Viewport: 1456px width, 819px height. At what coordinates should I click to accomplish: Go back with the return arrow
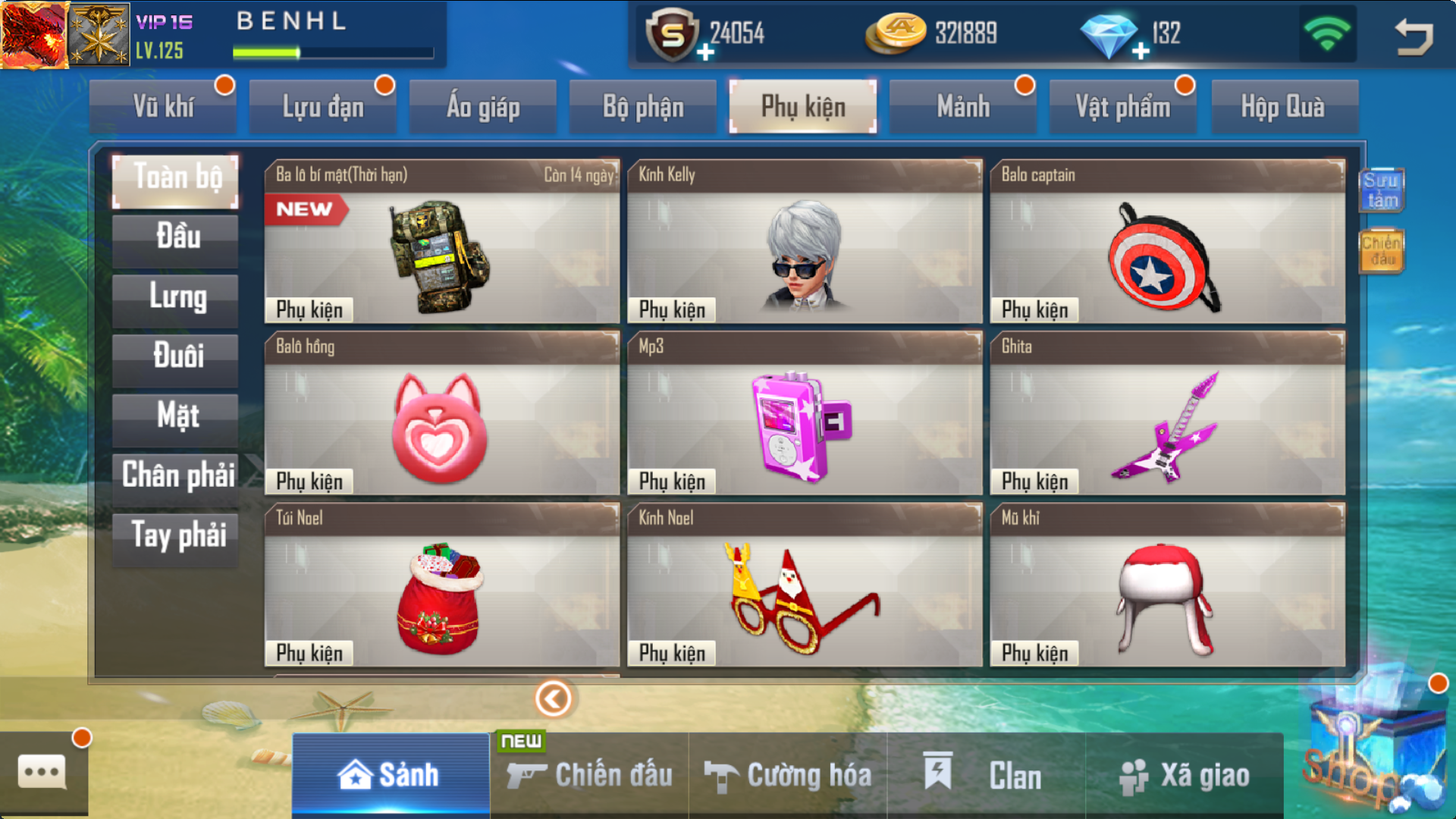pos(1414,36)
